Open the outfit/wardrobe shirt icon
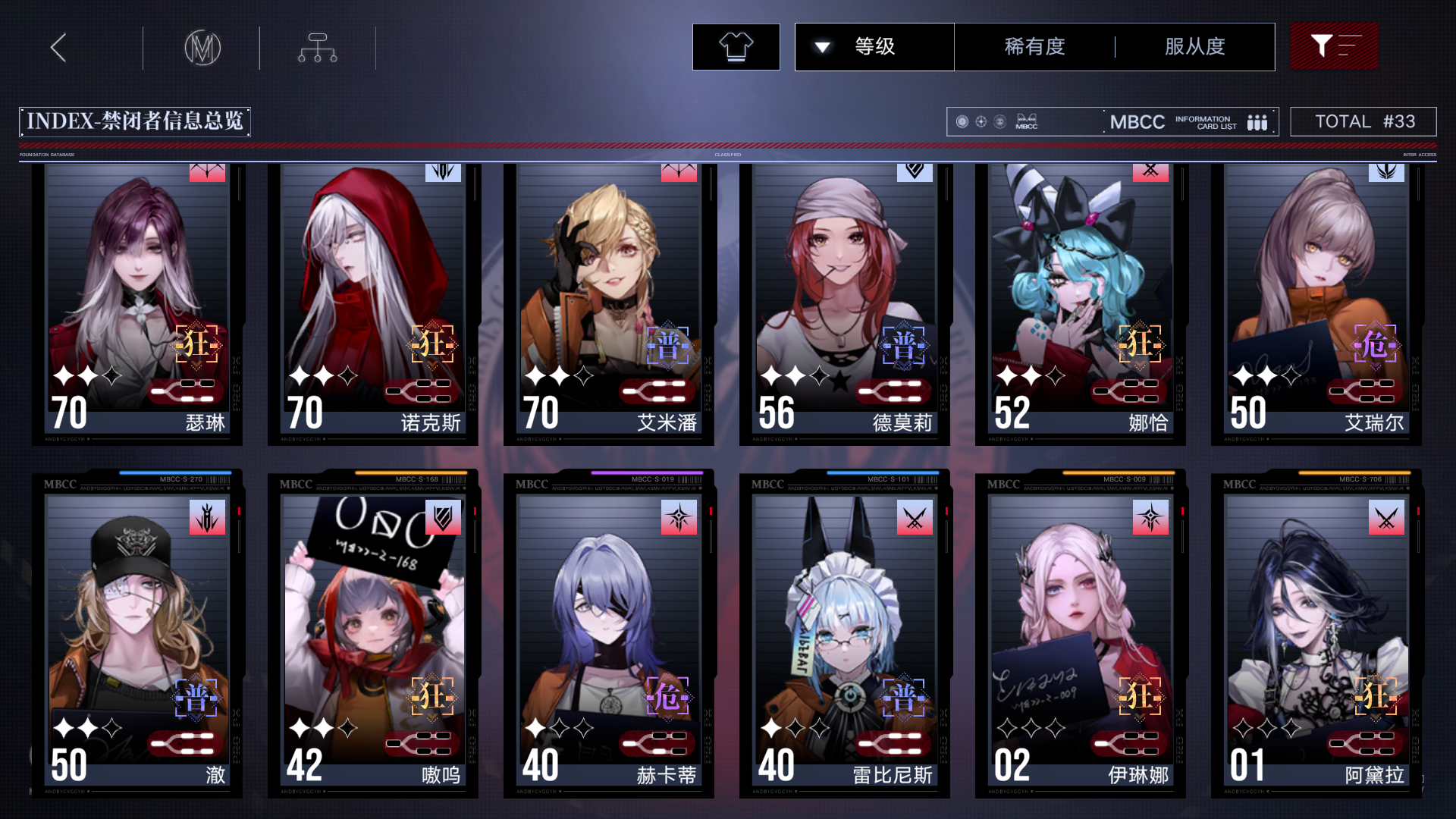 click(x=735, y=46)
